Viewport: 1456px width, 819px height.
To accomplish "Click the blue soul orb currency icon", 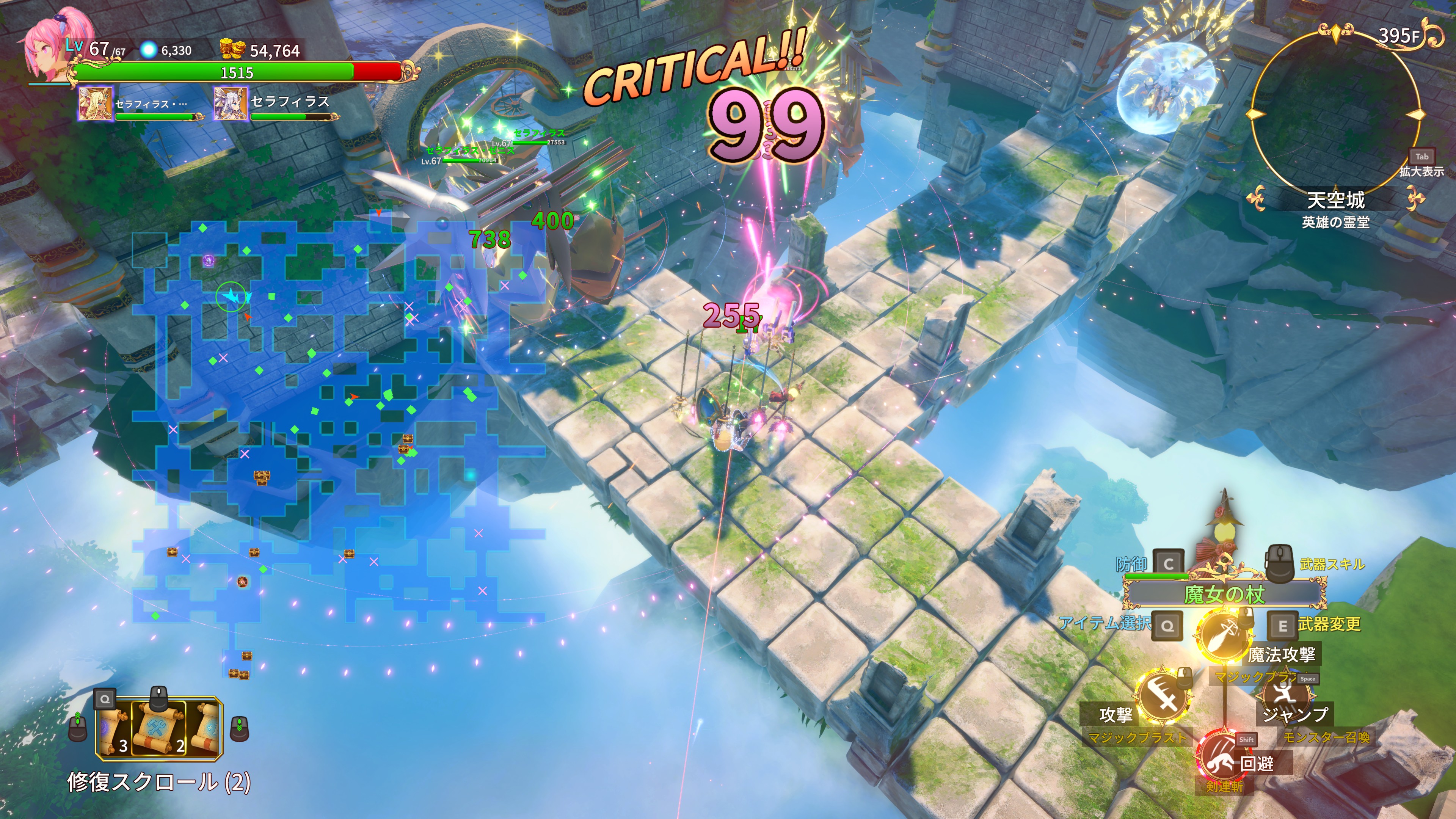I will [x=148, y=50].
